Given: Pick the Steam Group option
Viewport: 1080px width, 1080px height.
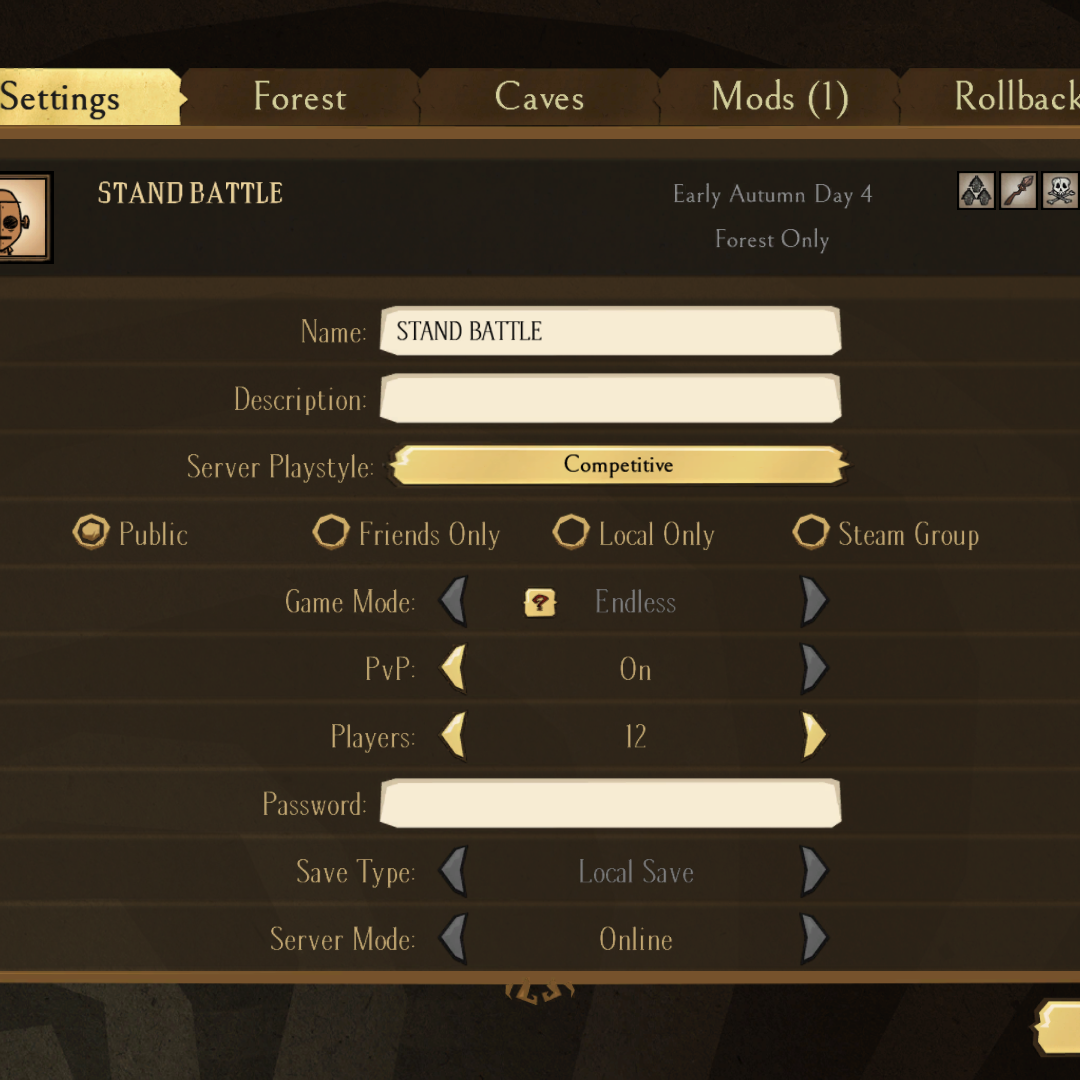Looking at the screenshot, I should [x=811, y=533].
